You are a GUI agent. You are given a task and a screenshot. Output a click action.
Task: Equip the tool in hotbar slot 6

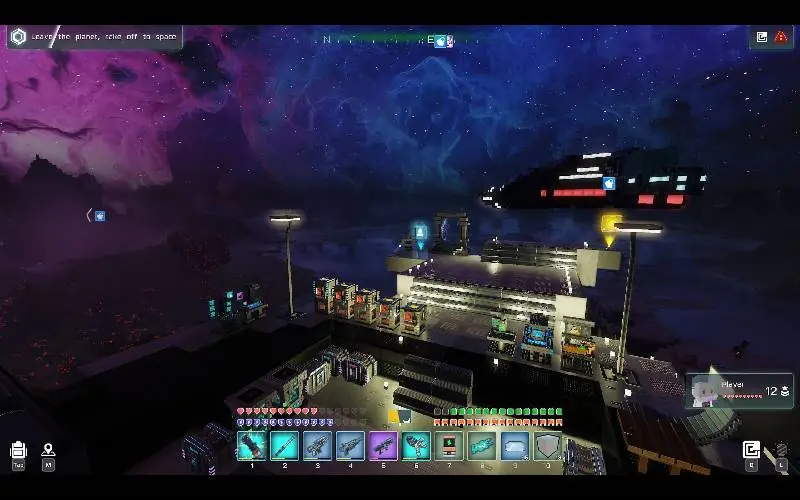coord(416,445)
